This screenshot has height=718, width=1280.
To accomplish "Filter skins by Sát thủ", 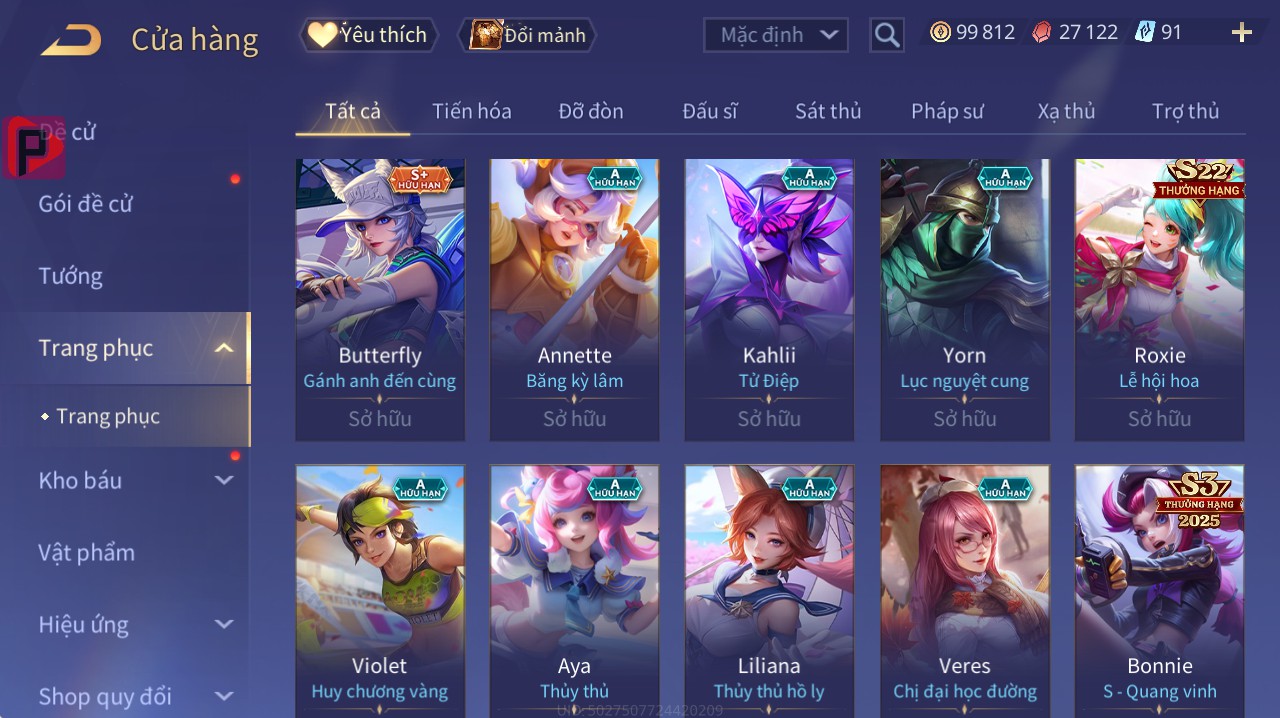I will pyautogui.click(x=828, y=111).
